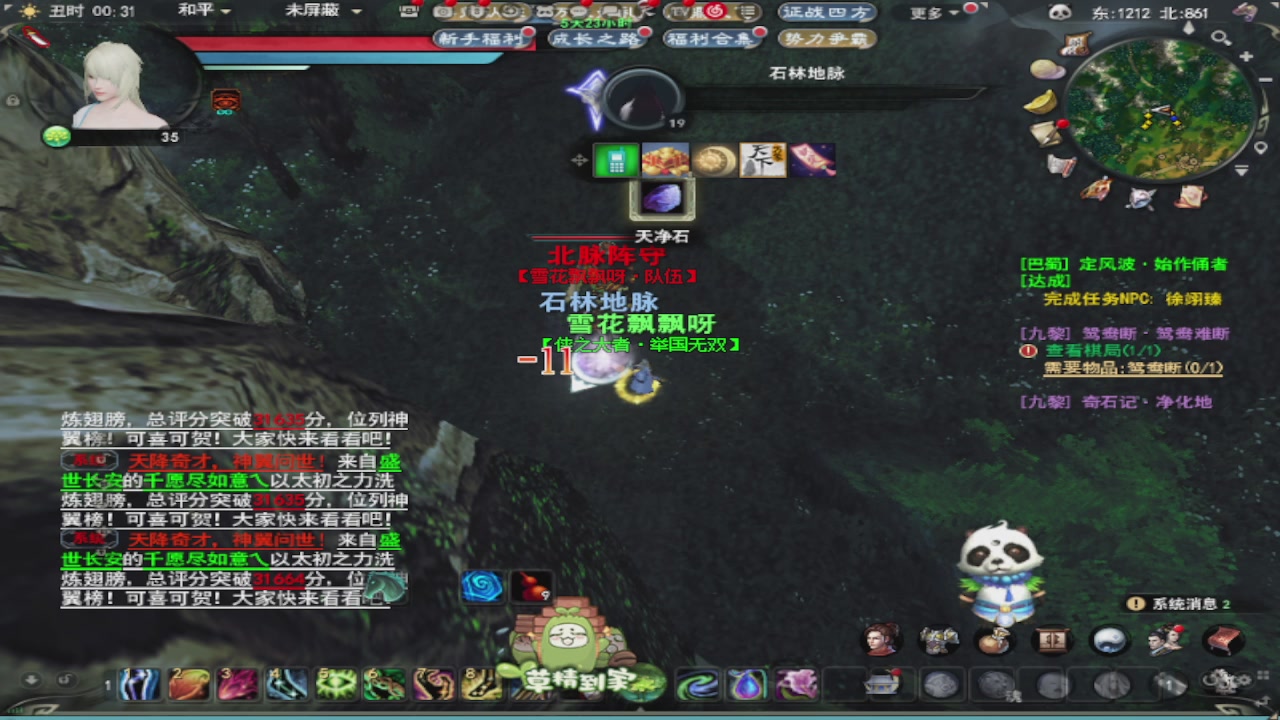
Task: Open the 和平 mode dropdown
Action: 205,11
